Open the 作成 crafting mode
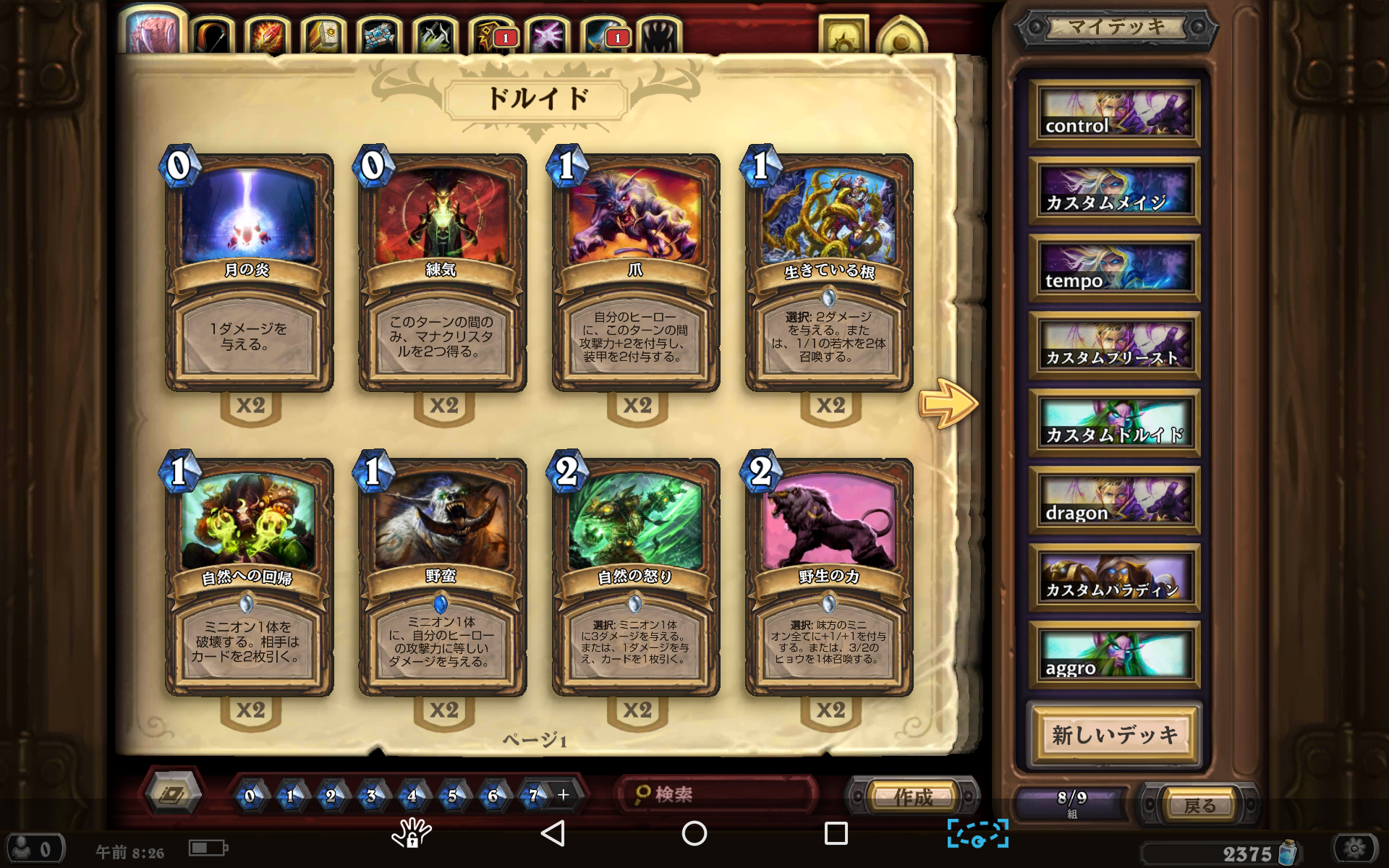1389x868 pixels. [x=913, y=796]
